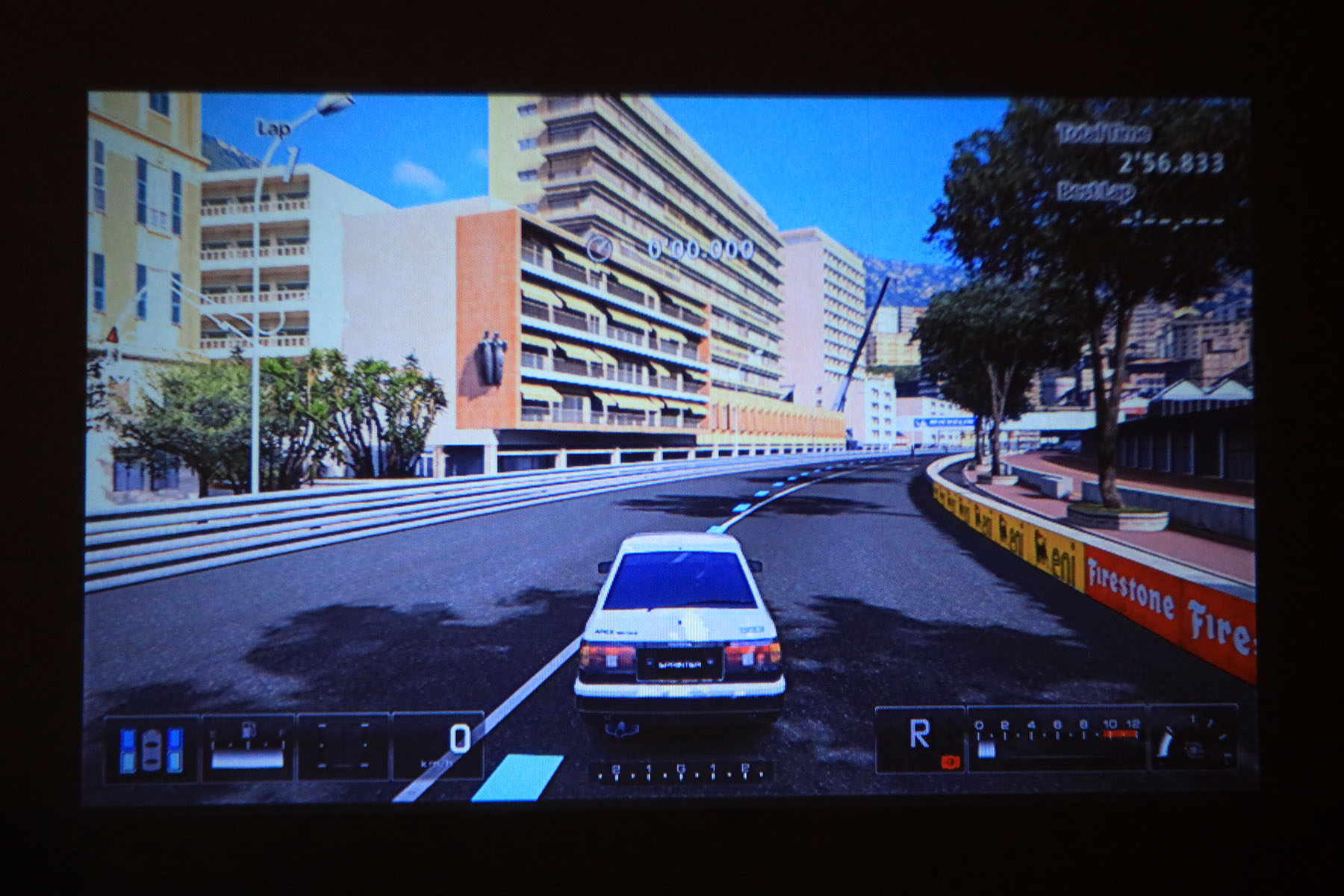
Task: Click the turbo boost gauge dial
Action: pos(1193,741)
